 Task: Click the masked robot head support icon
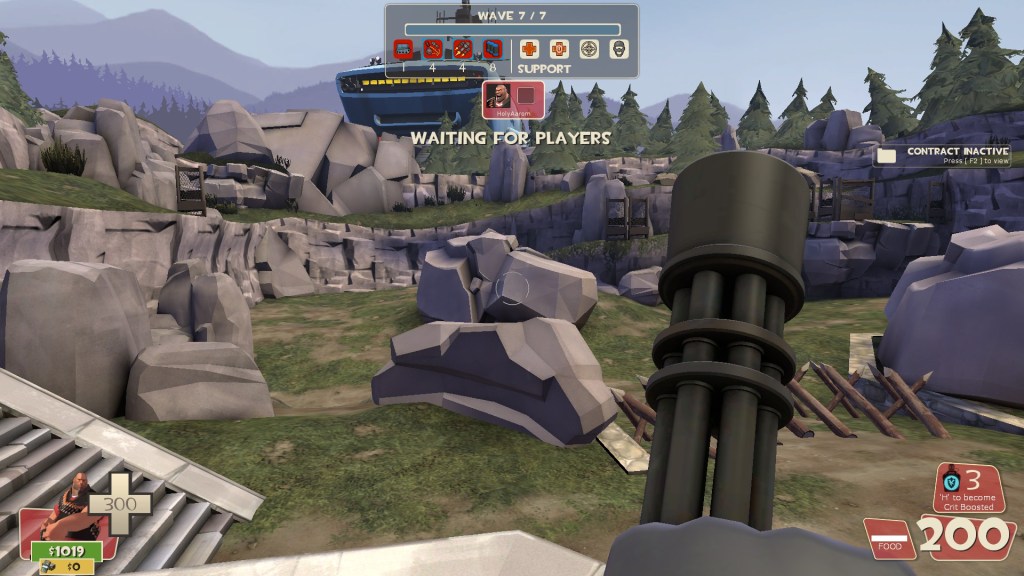pyautogui.click(x=619, y=48)
